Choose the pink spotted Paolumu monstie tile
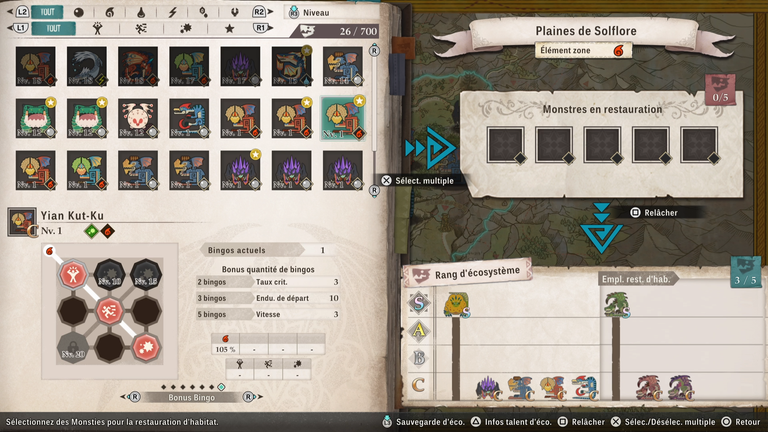The image size is (768, 432). tap(138, 118)
